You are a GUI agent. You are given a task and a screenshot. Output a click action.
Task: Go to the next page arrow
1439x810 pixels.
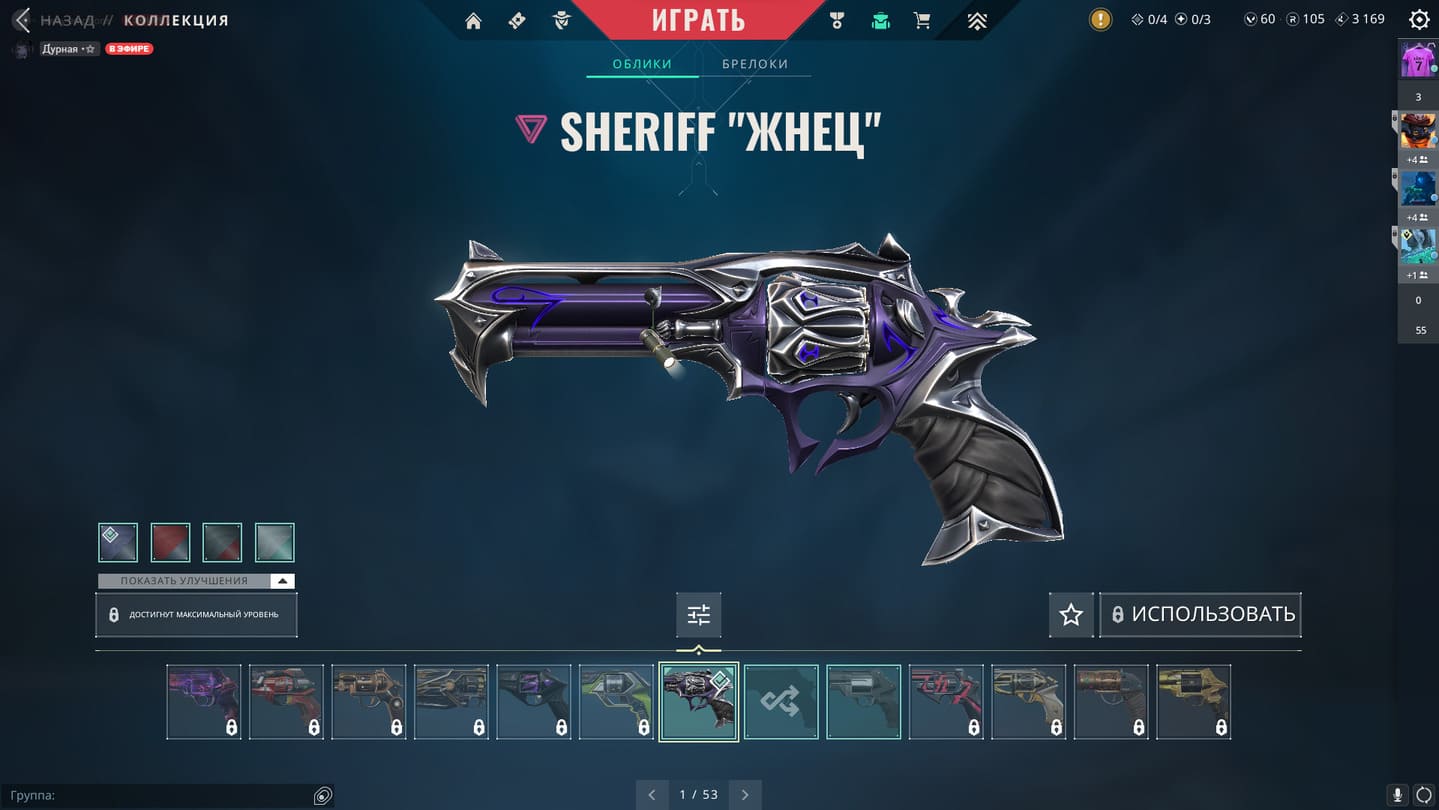pos(745,795)
